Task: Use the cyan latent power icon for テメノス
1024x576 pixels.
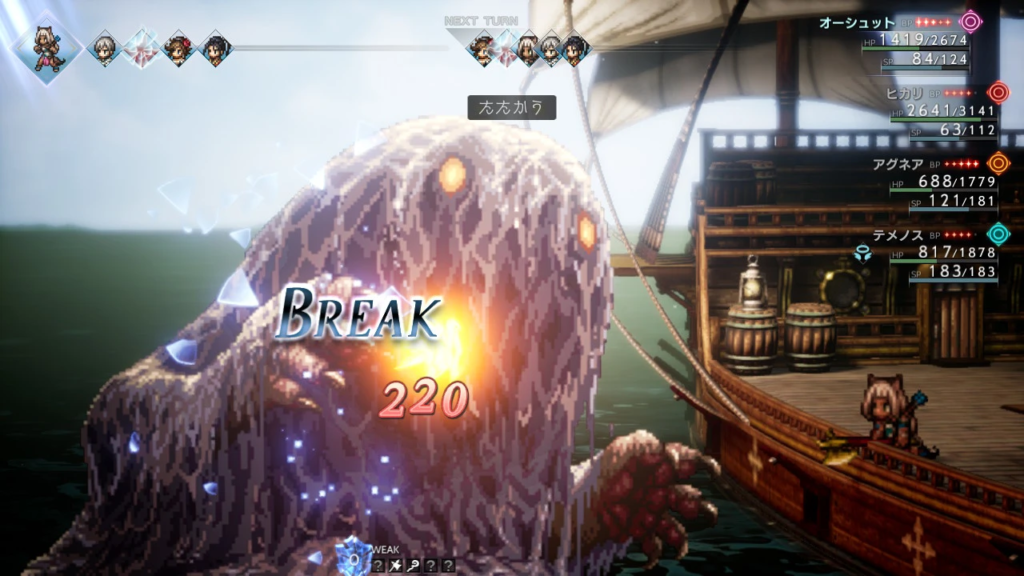Action: click(x=997, y=234)
